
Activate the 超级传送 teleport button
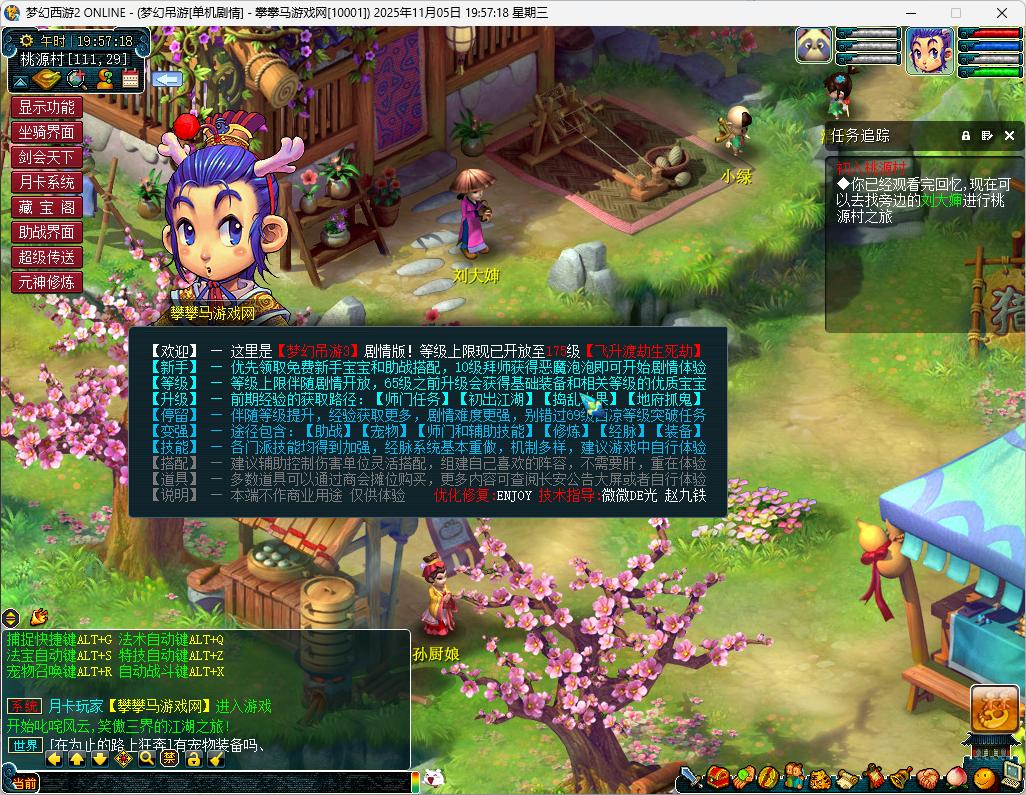click(x=46, y=257)
